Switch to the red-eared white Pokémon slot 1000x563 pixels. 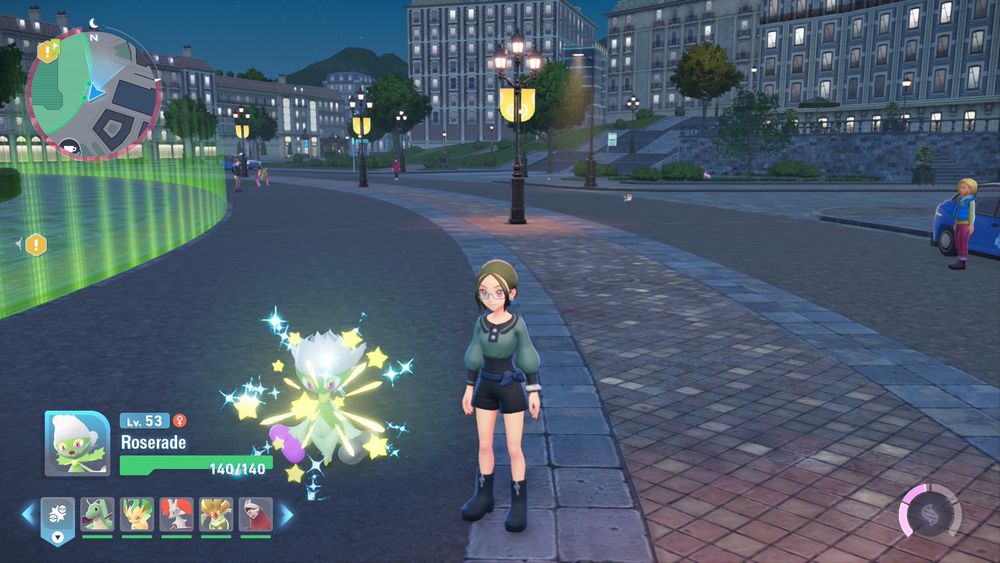pyautogui.click(x=177, y=515)
